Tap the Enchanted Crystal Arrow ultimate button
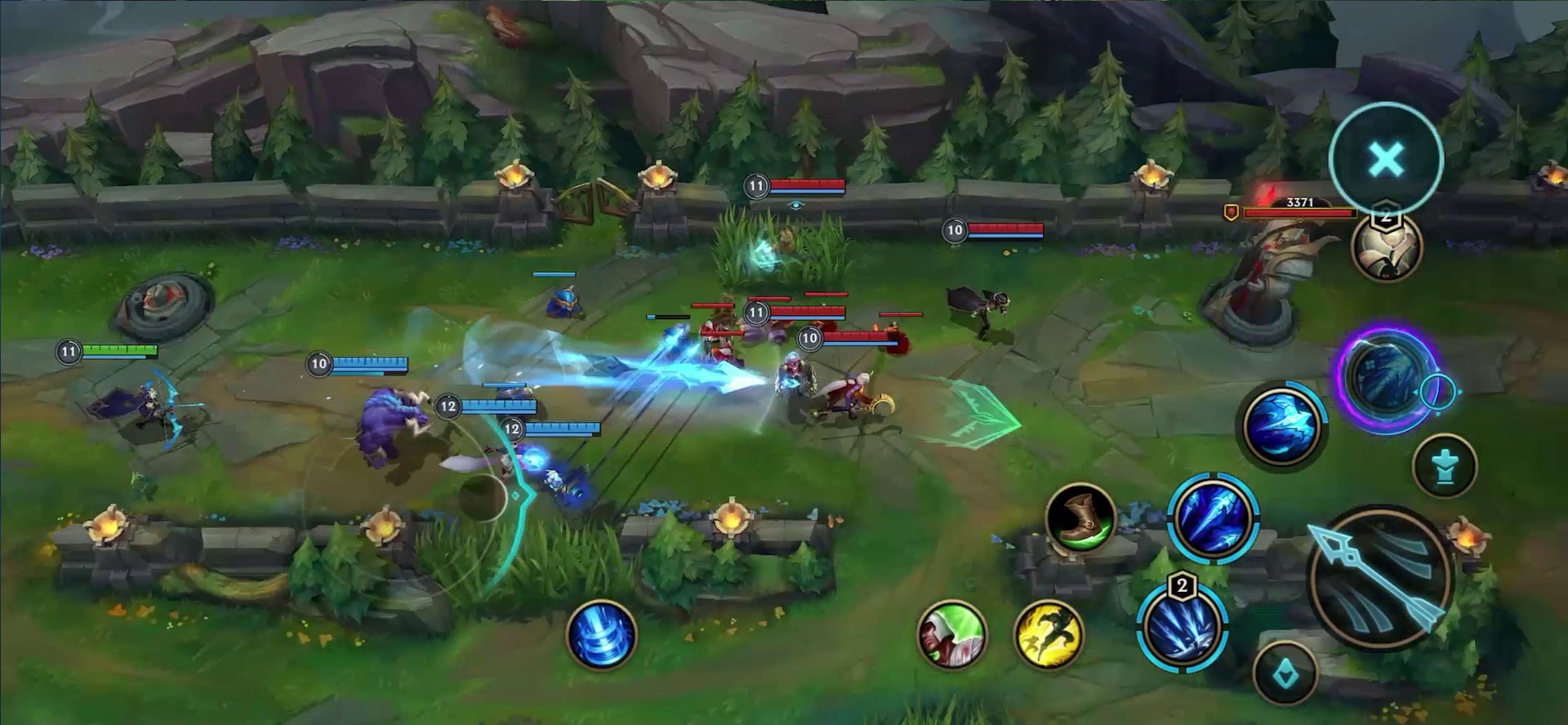 point(1386,376)
